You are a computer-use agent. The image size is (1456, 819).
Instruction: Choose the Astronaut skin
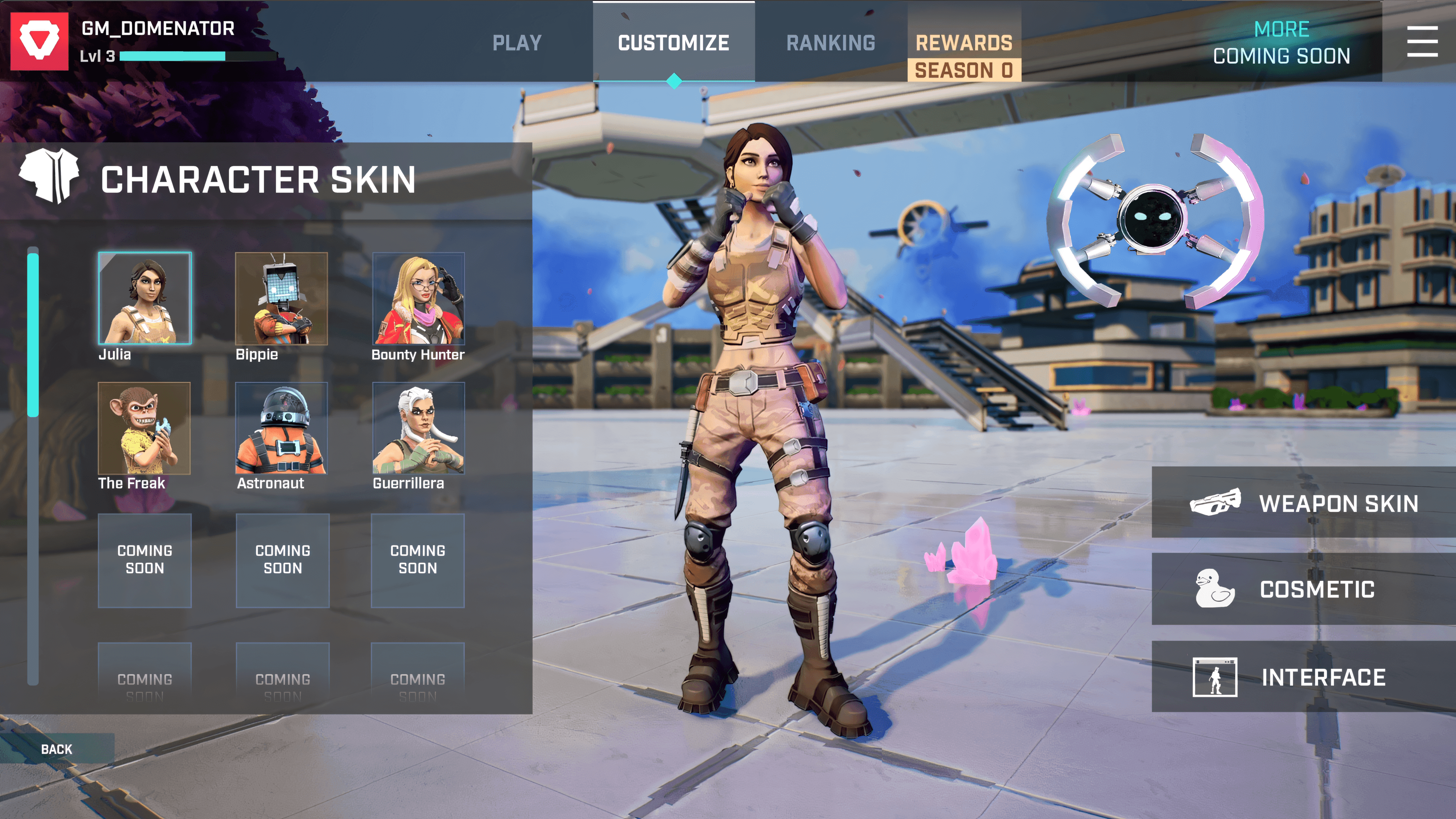coord(281,428)
